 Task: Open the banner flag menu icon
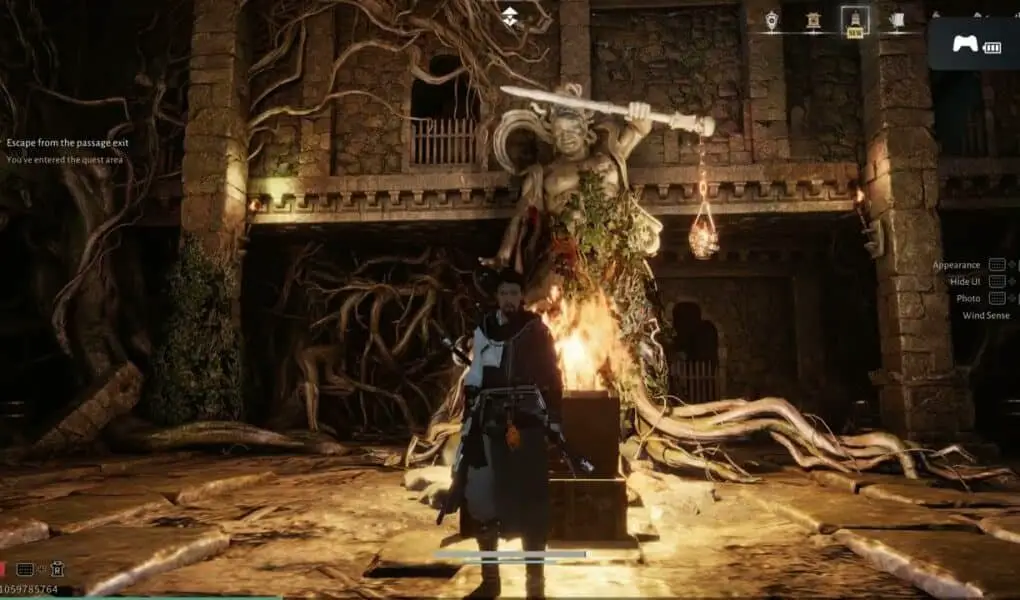click(x=896, y=19)
